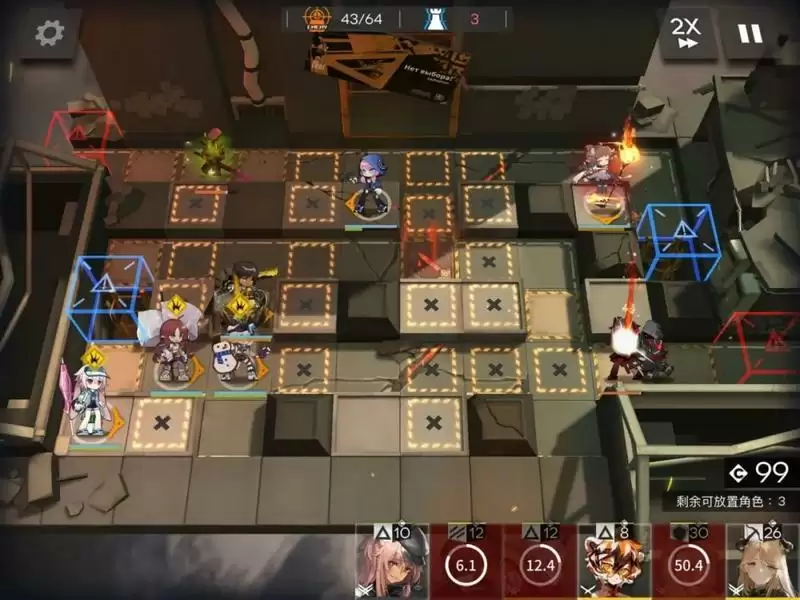Select the deployed blue-haired operator
800x600 pixels.
tap(371, 187)
